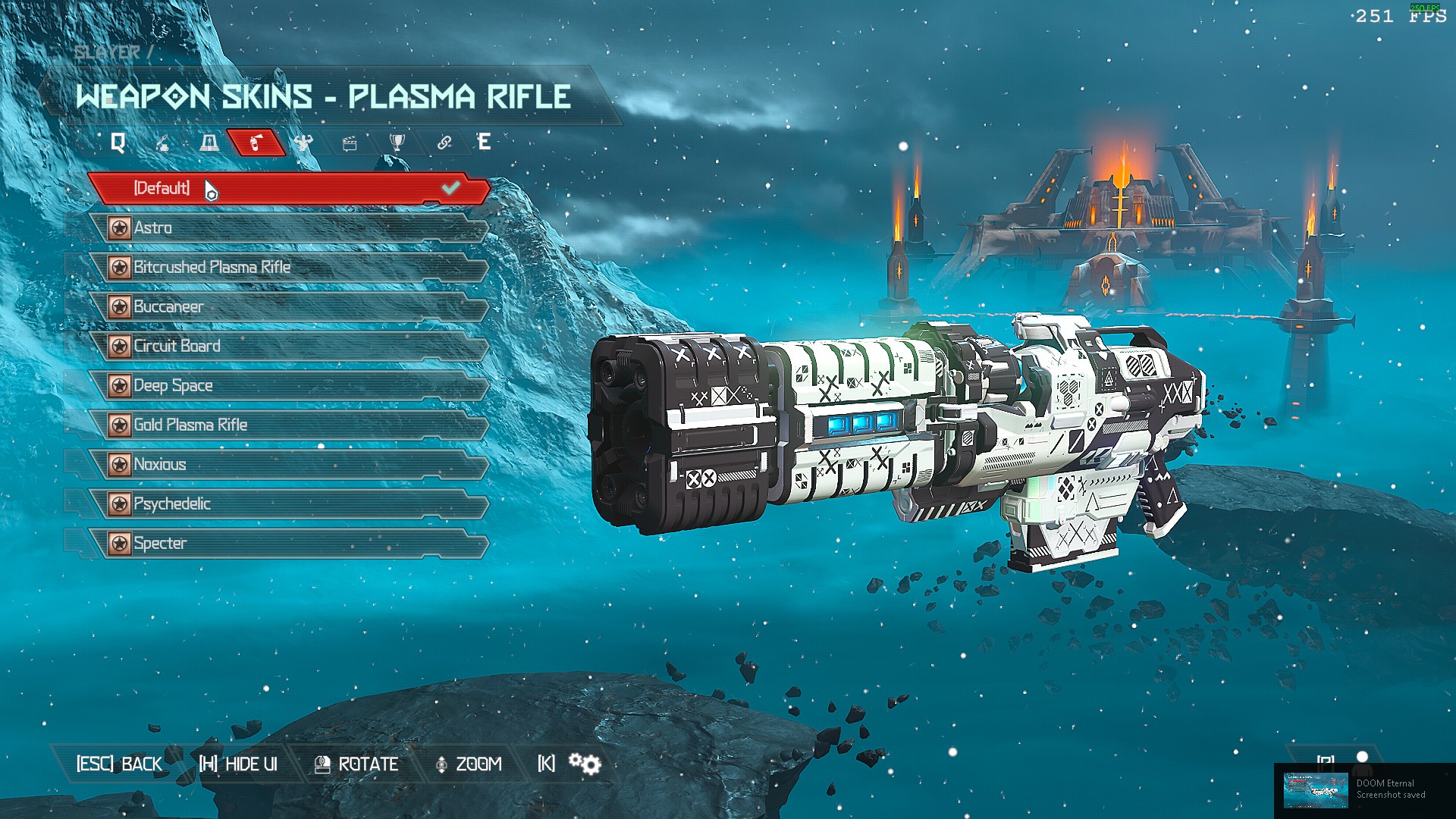Hide the interface with Hide UI

click(x=238, y=764)
